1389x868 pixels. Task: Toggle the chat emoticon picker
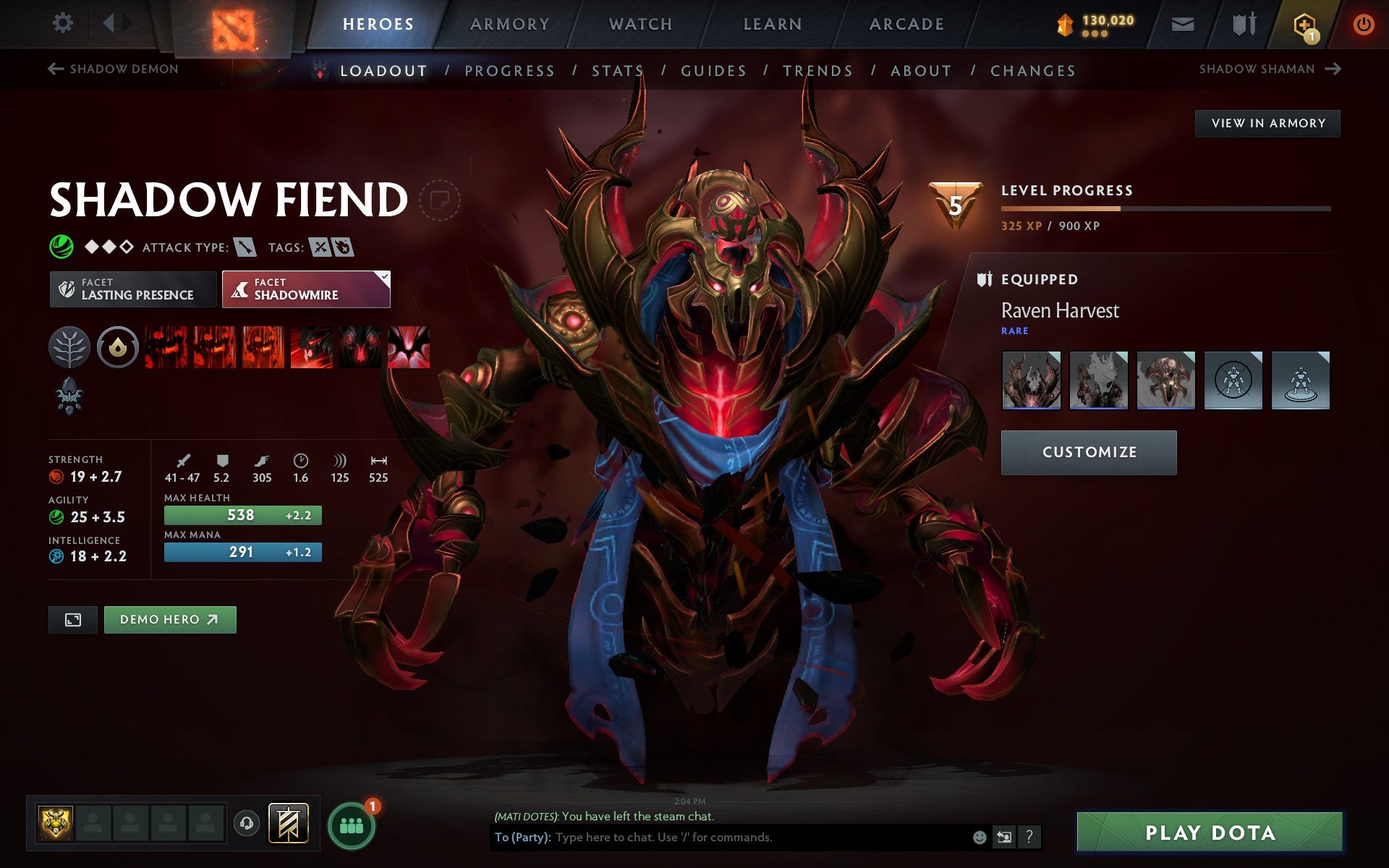point(981,838)
